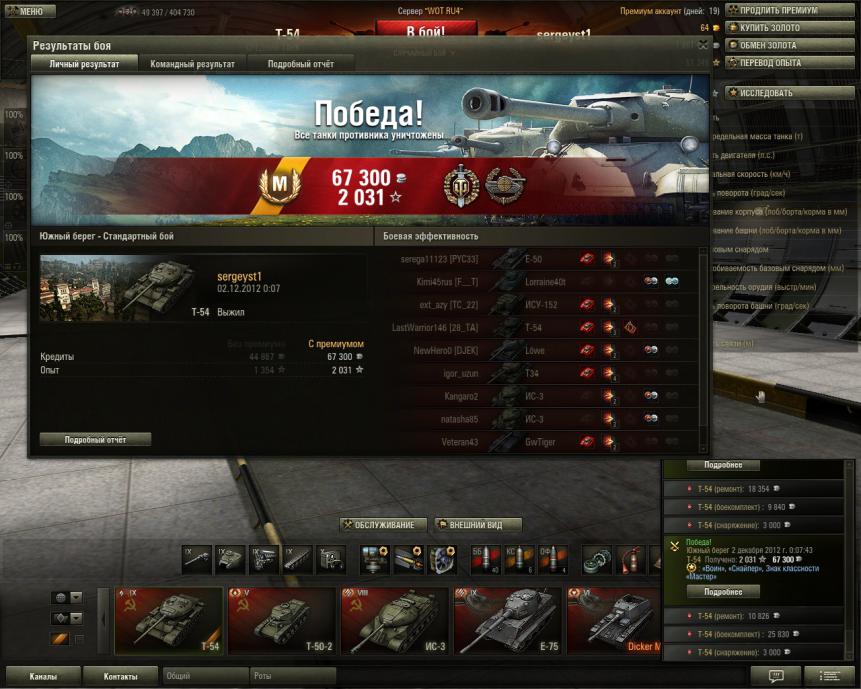This screenshot has width=861, height=689.
Task: Open Внешний вид customization
Action: tap(478, 525)
